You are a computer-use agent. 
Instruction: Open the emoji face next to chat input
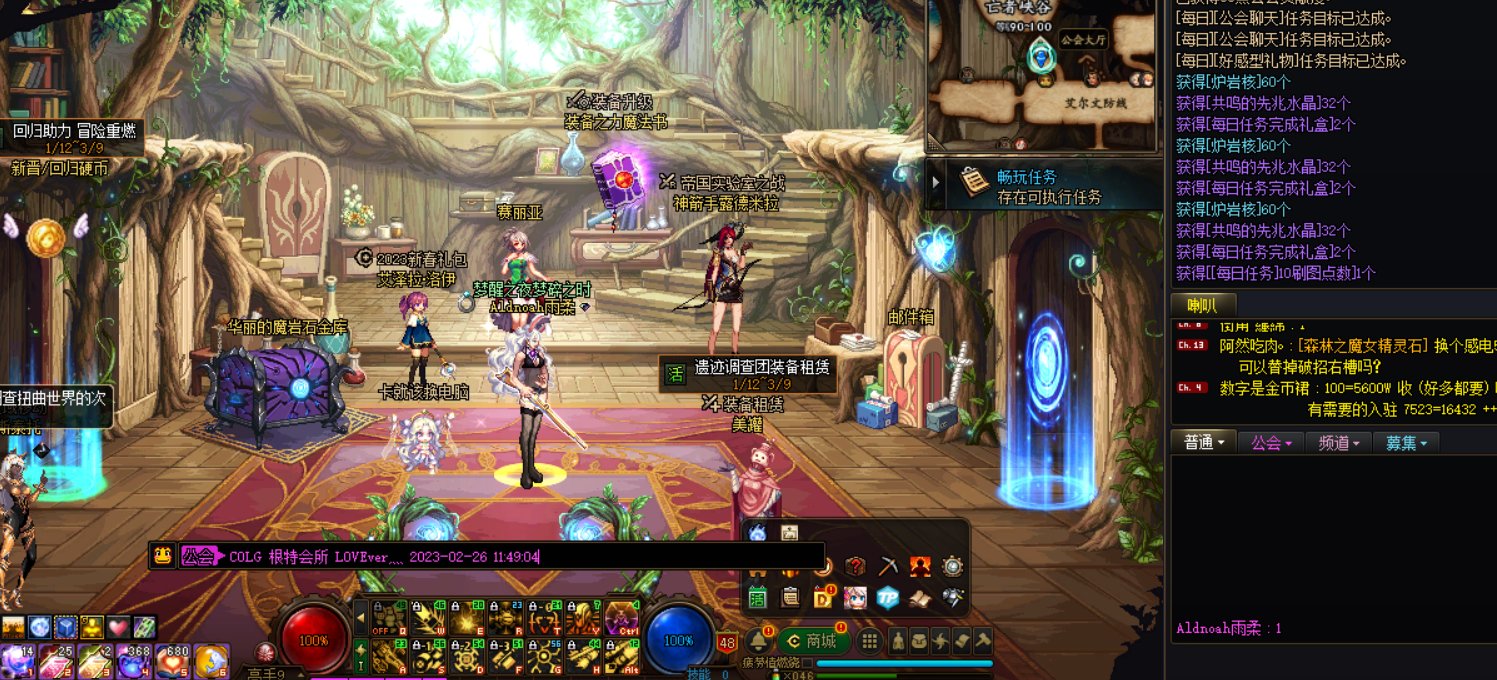(x=162, y=556)
